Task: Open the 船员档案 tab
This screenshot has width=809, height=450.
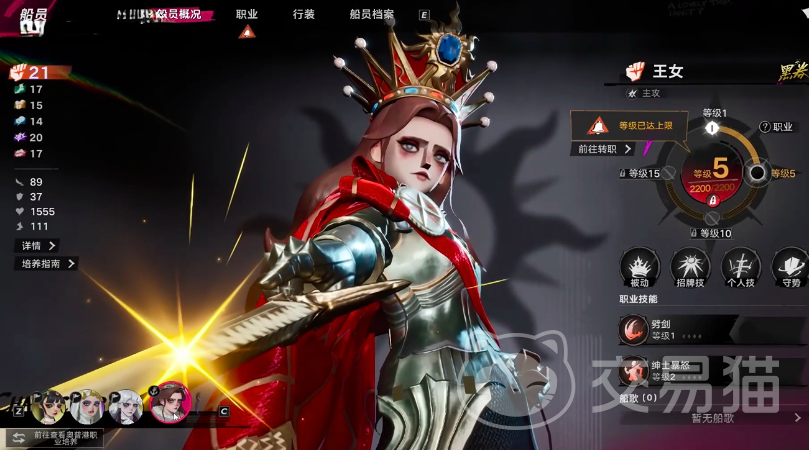Action: point(374,15)
